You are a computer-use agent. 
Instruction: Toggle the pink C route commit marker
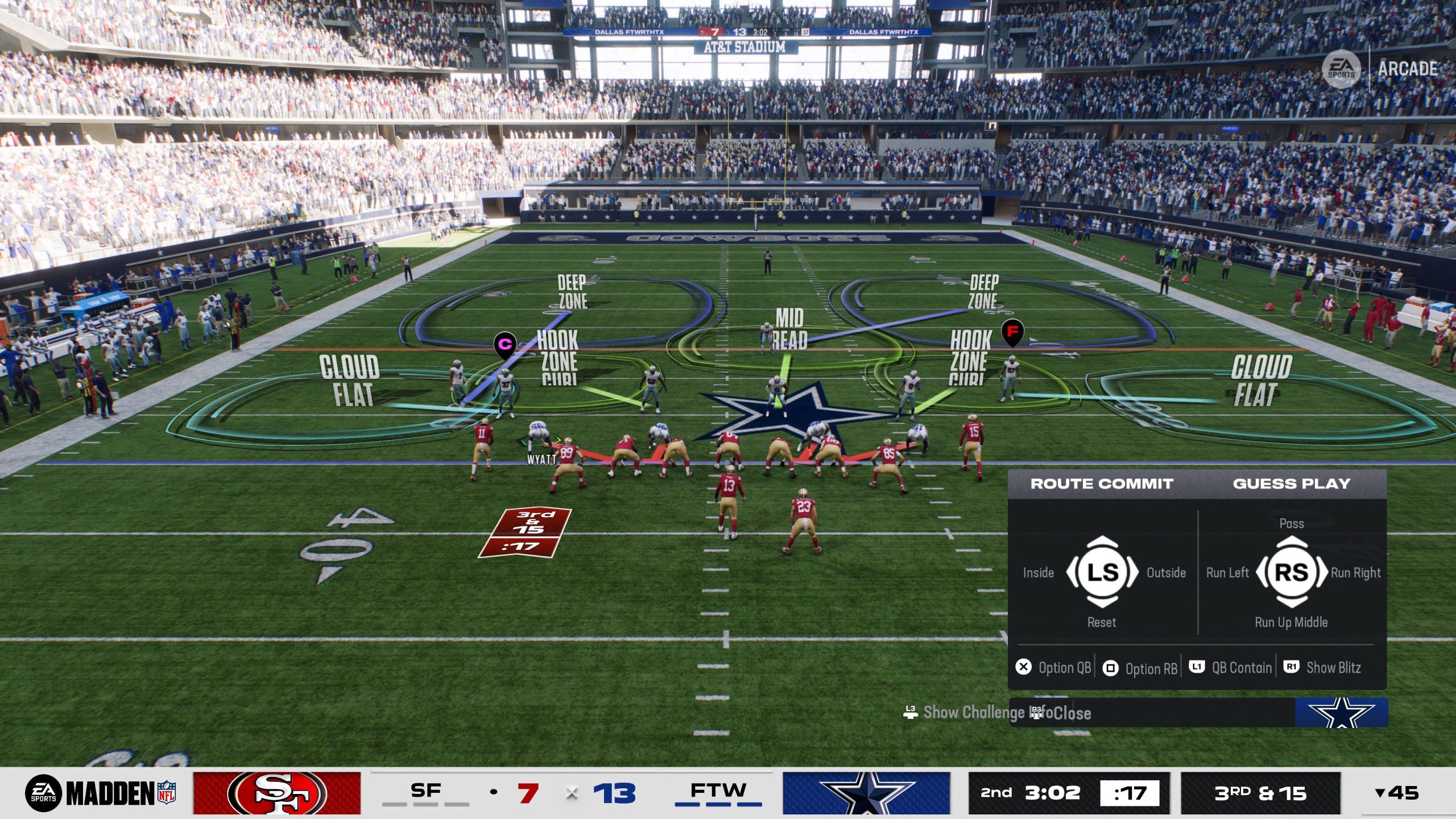(504, 341)
